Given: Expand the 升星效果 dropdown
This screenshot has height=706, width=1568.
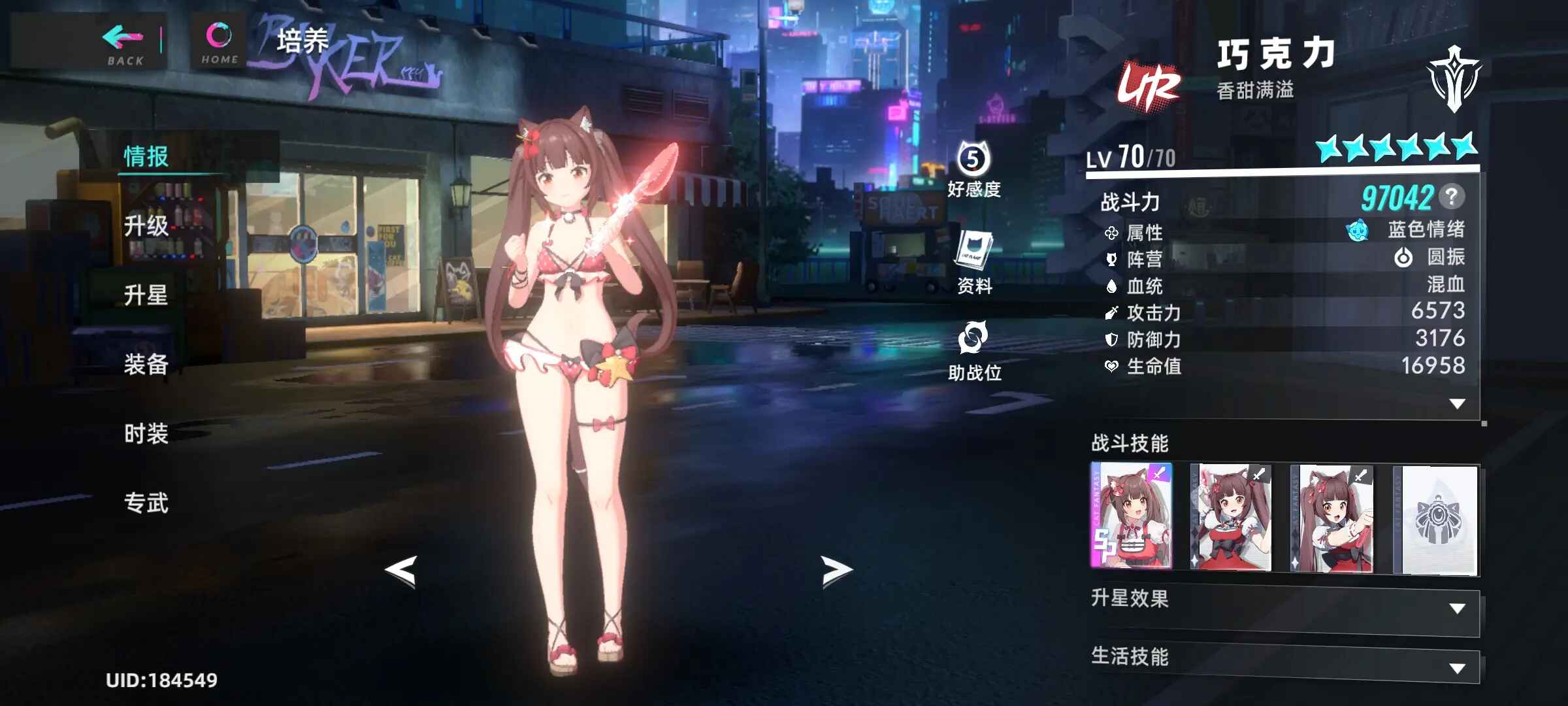Looking at the screenshot, I should 1456,609.
